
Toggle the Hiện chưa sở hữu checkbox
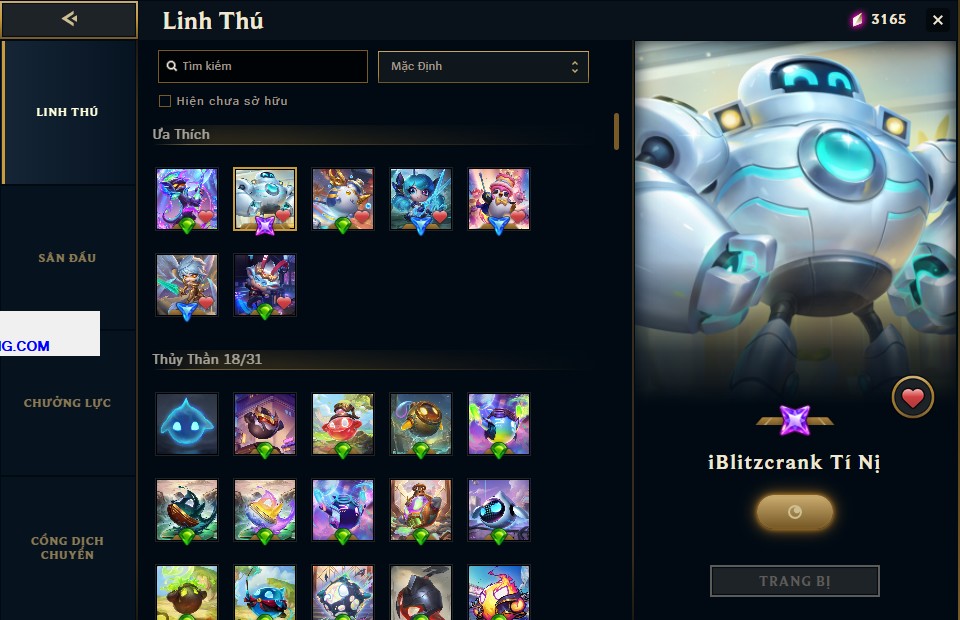(x=165, y=101)
